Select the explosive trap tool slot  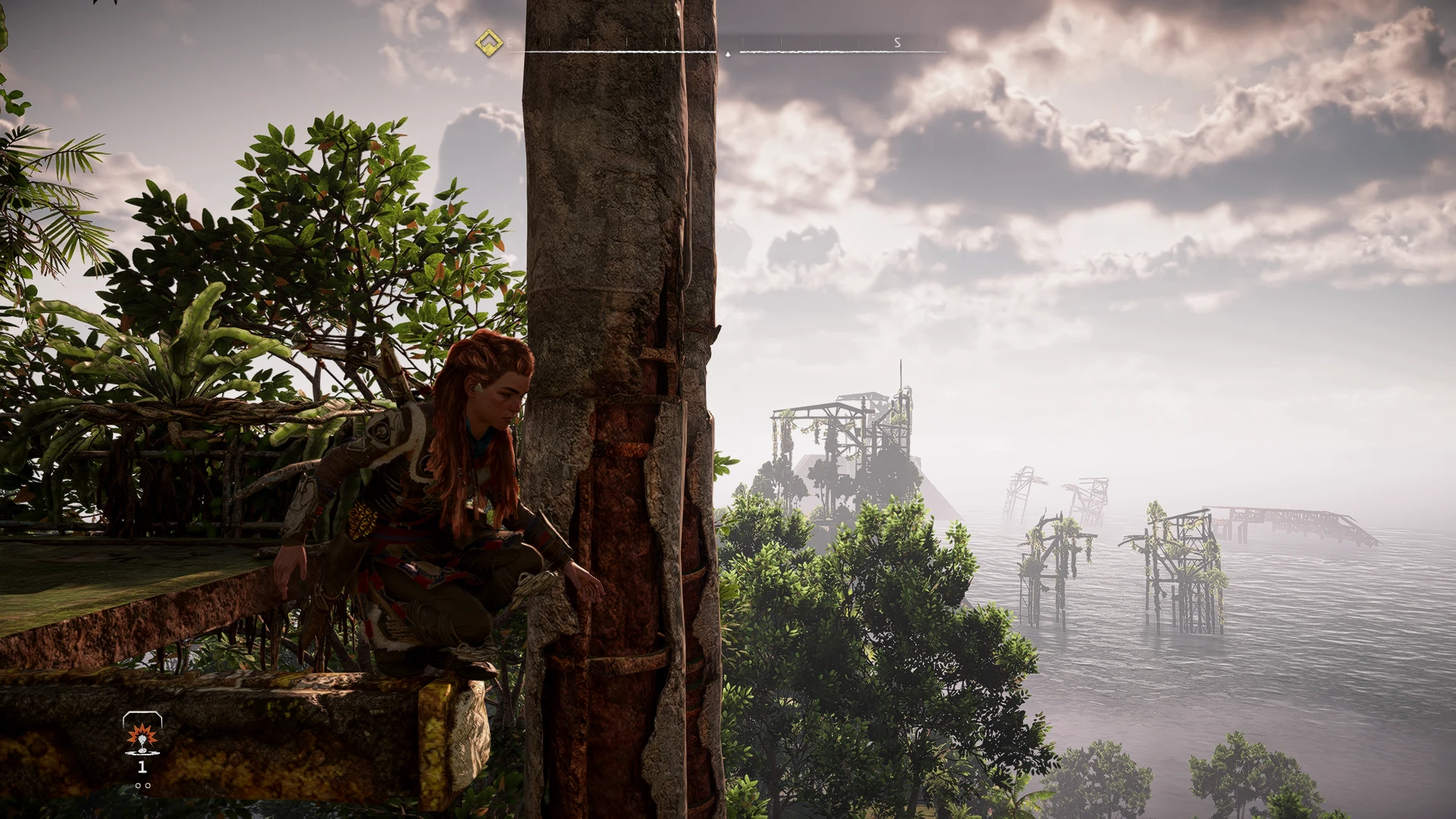[x=142, y=735]
